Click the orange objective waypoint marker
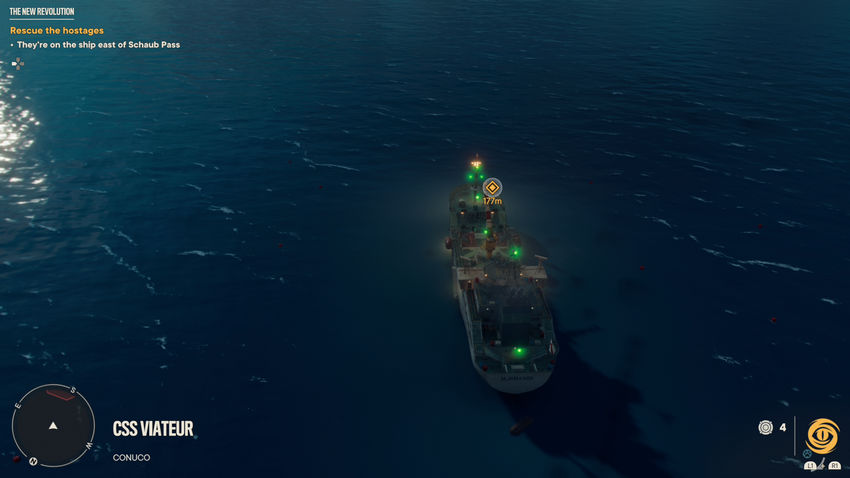This screenshot has width=850, height=478. [x=491, y=187]
